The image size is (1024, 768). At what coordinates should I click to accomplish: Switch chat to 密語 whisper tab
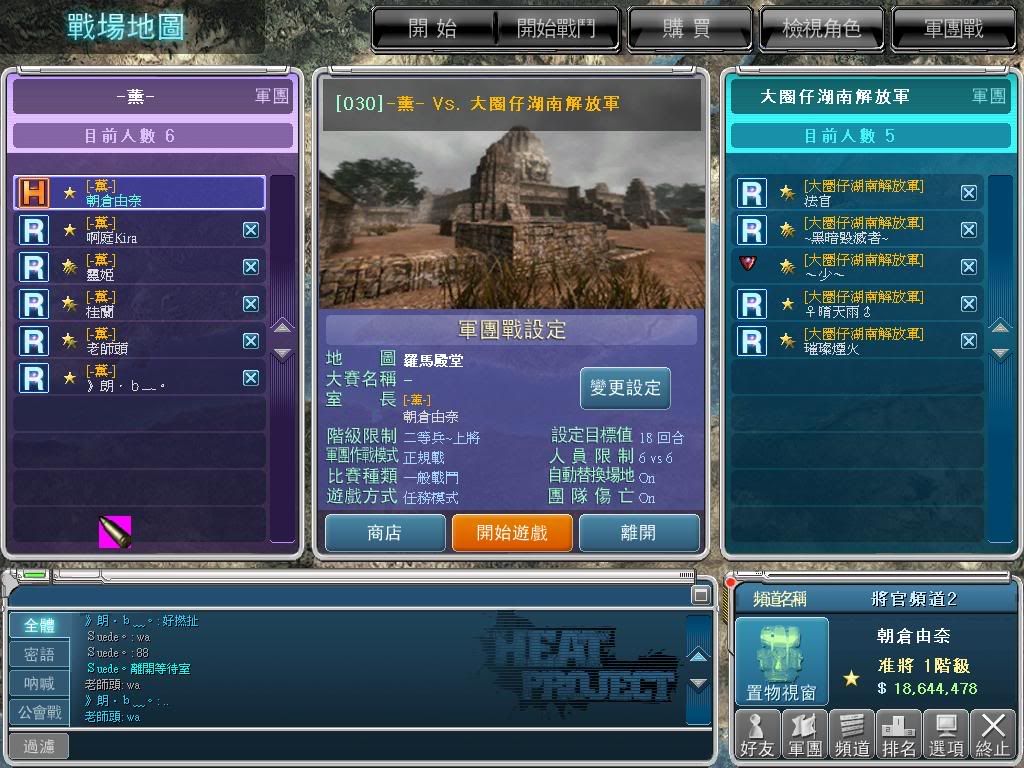(39, 655)
